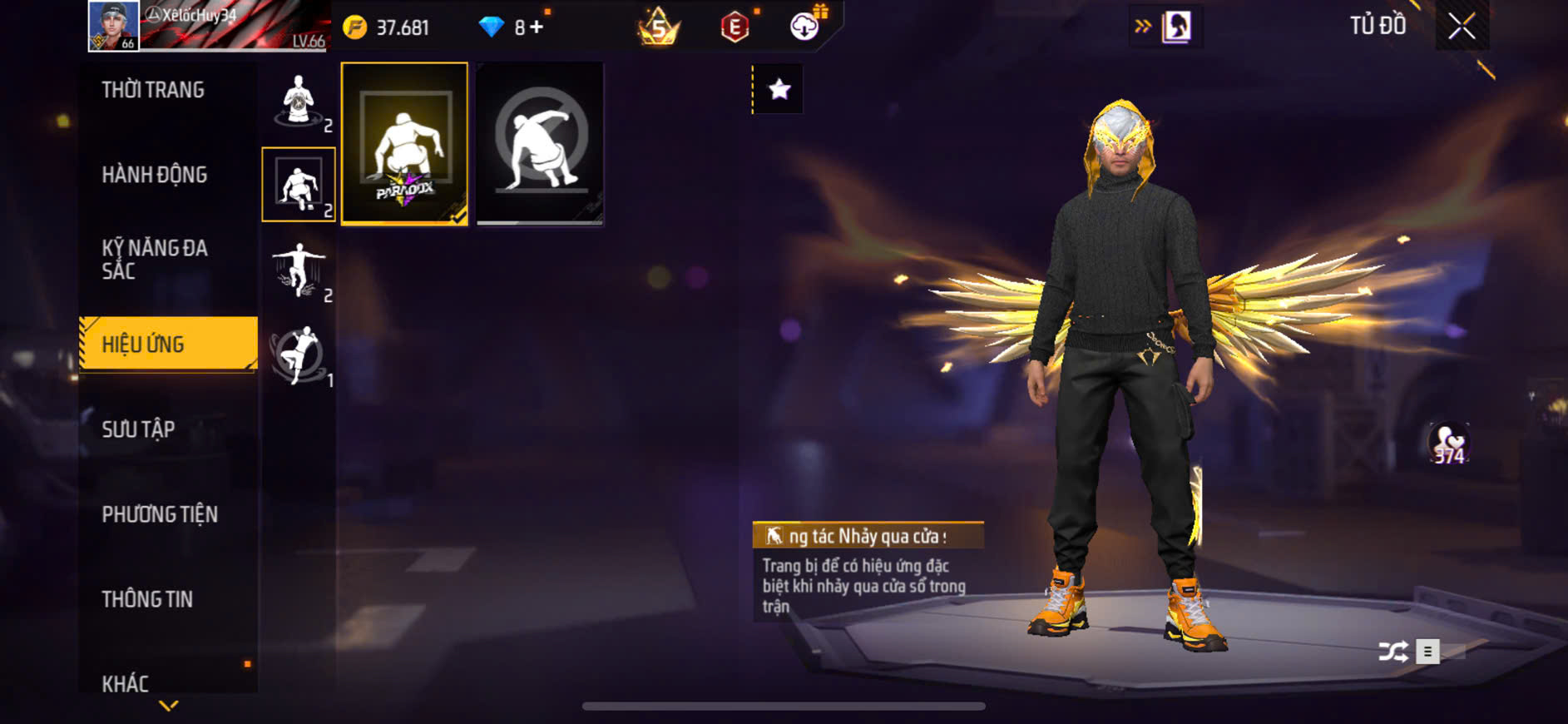Open the Khác category
Image resolution: width=1568 pixels, height=724 pixels.
coord(126,683)
